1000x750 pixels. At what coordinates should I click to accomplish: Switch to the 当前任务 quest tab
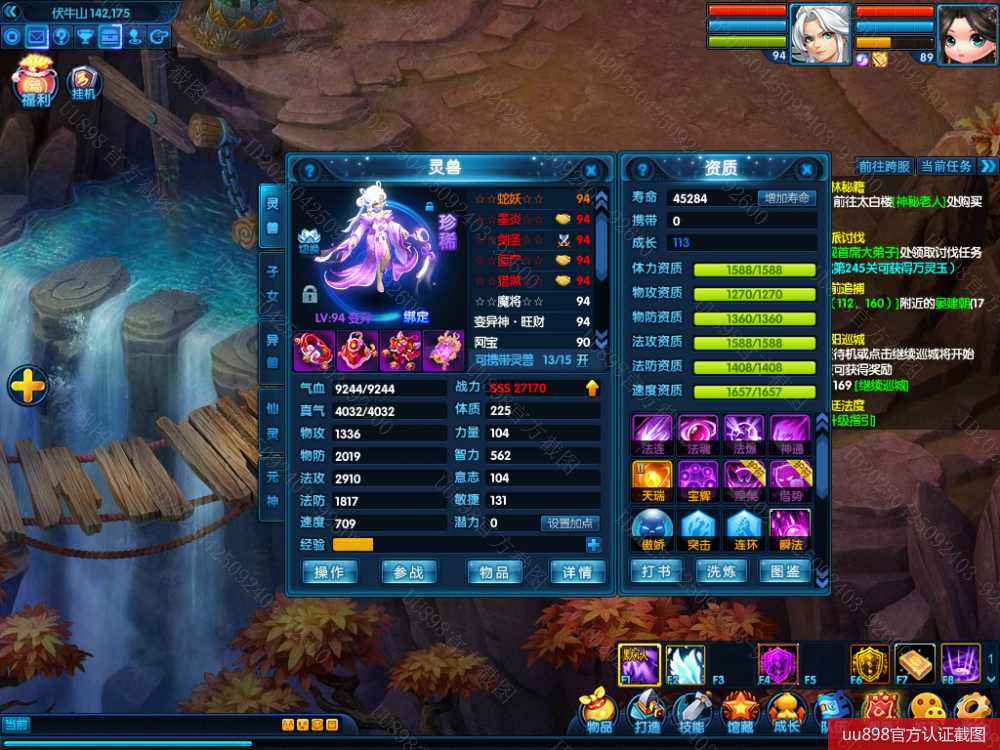coord(945,166)
